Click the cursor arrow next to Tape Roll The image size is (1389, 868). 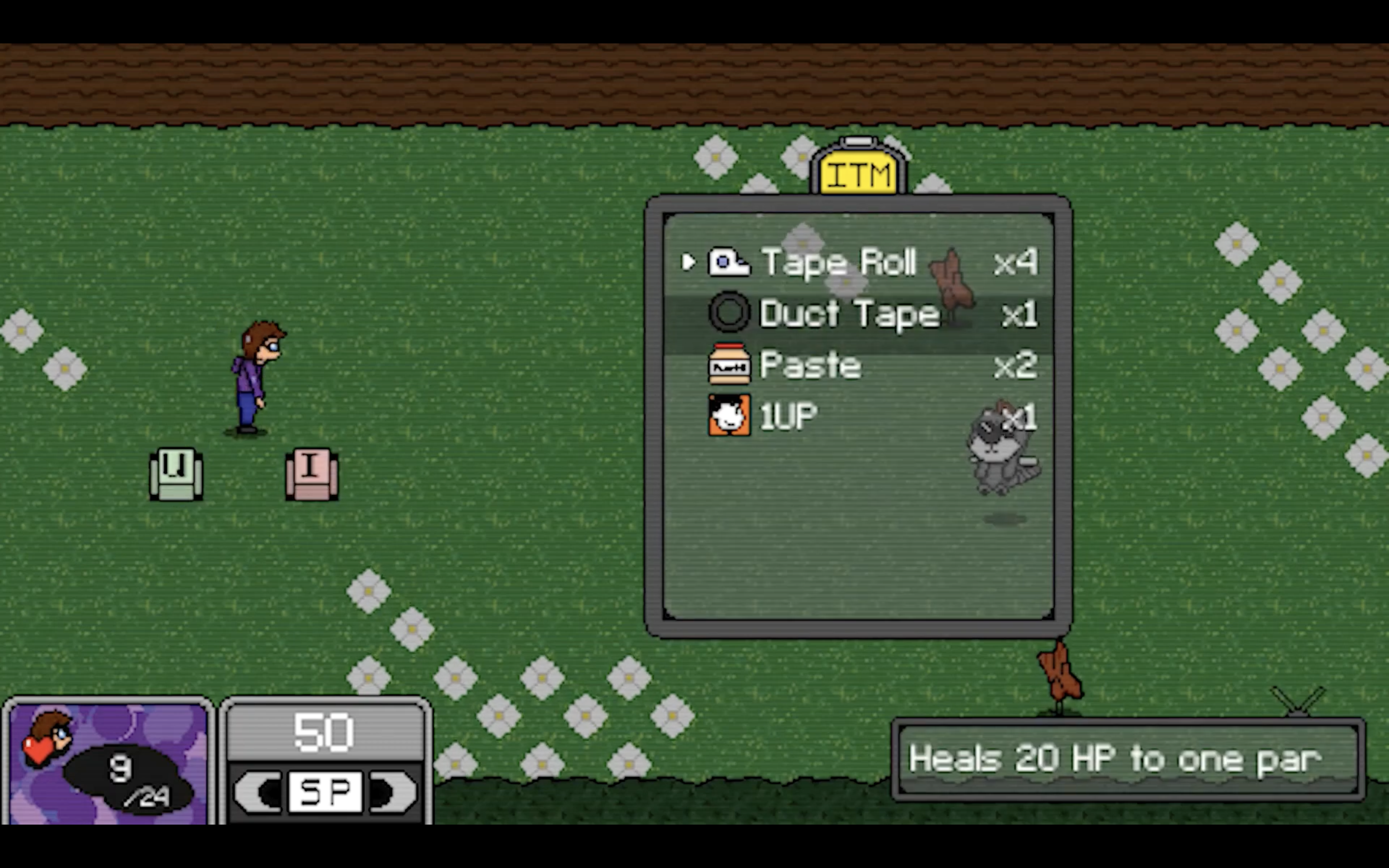click(x=688, y=263)
